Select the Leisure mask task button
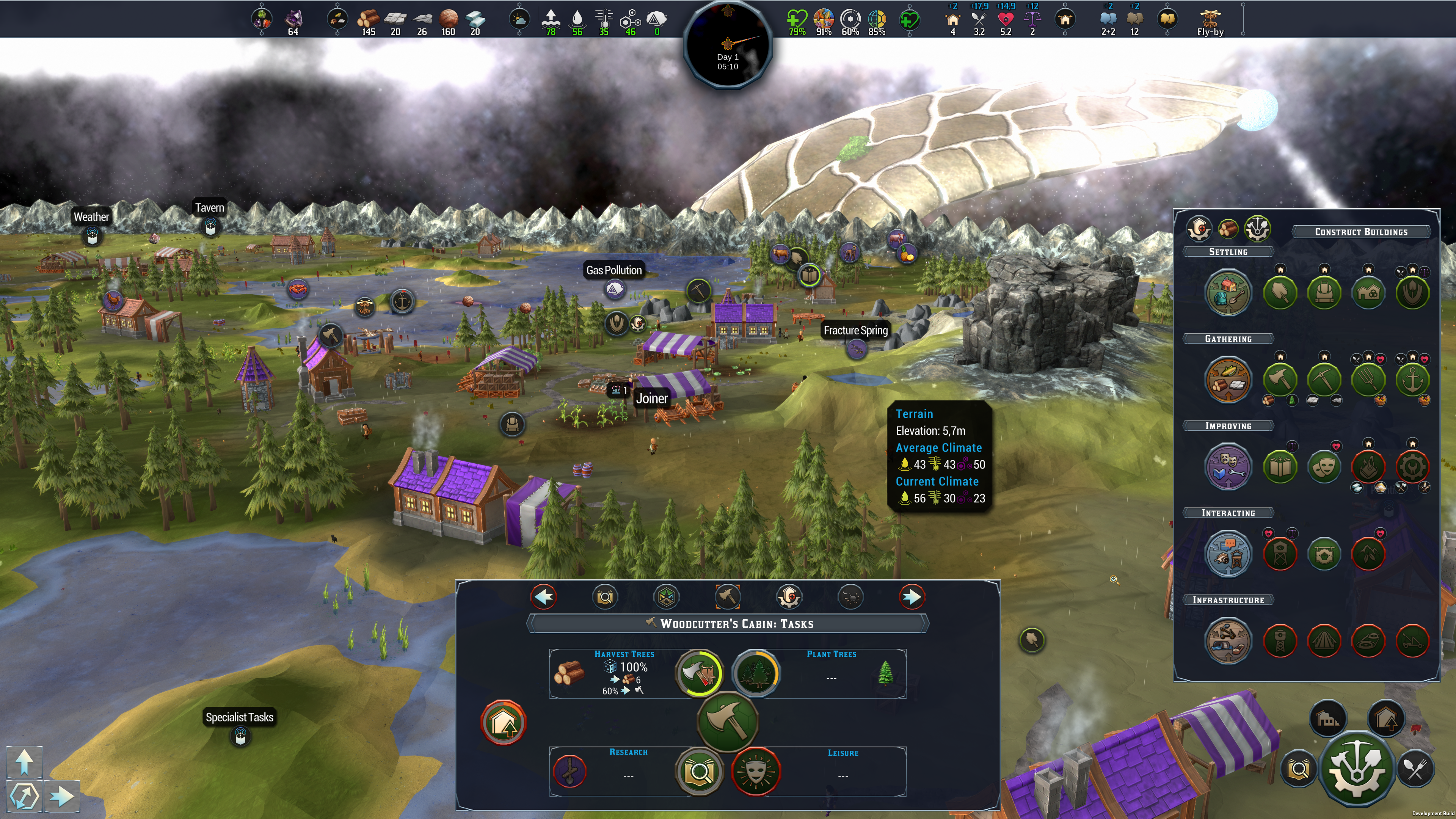This screenshot has width=1456, height=819. [756, 771]
